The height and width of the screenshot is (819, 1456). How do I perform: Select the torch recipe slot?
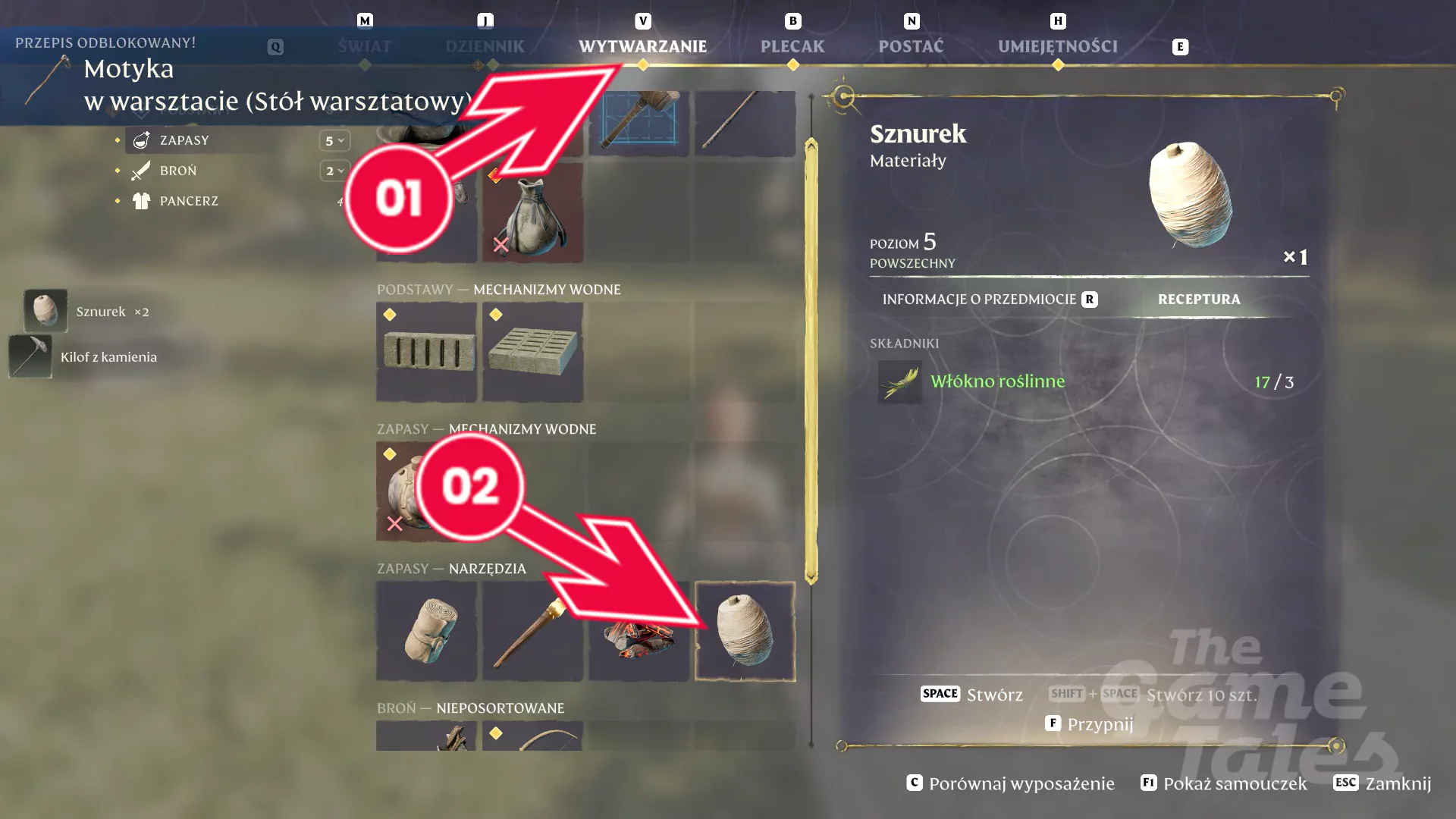(x=532, y=631)
